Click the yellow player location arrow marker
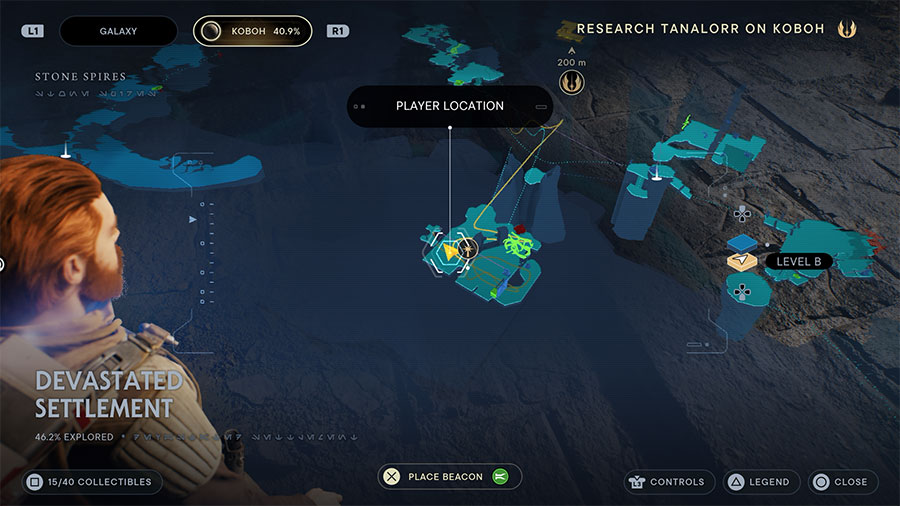Viewport: 900px width, 506px height. click(x=452, y=250)
